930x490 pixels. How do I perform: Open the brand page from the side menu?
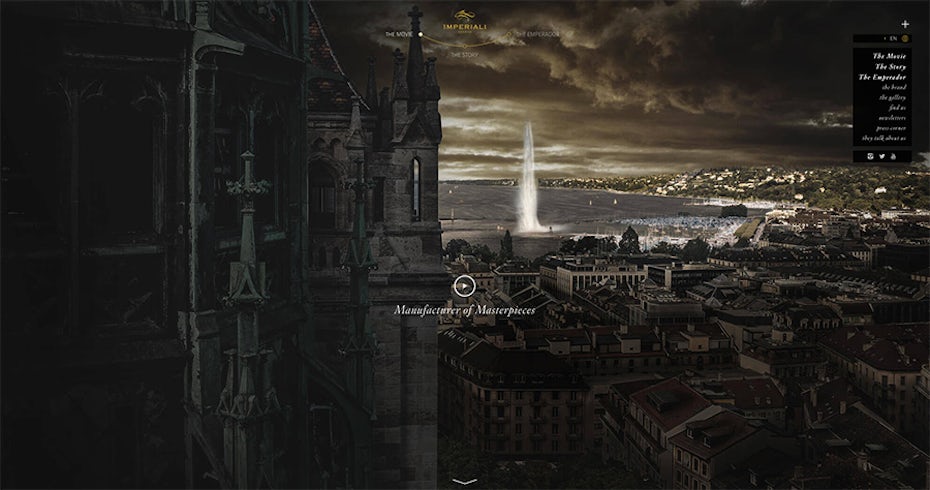(x=893, y=87)
